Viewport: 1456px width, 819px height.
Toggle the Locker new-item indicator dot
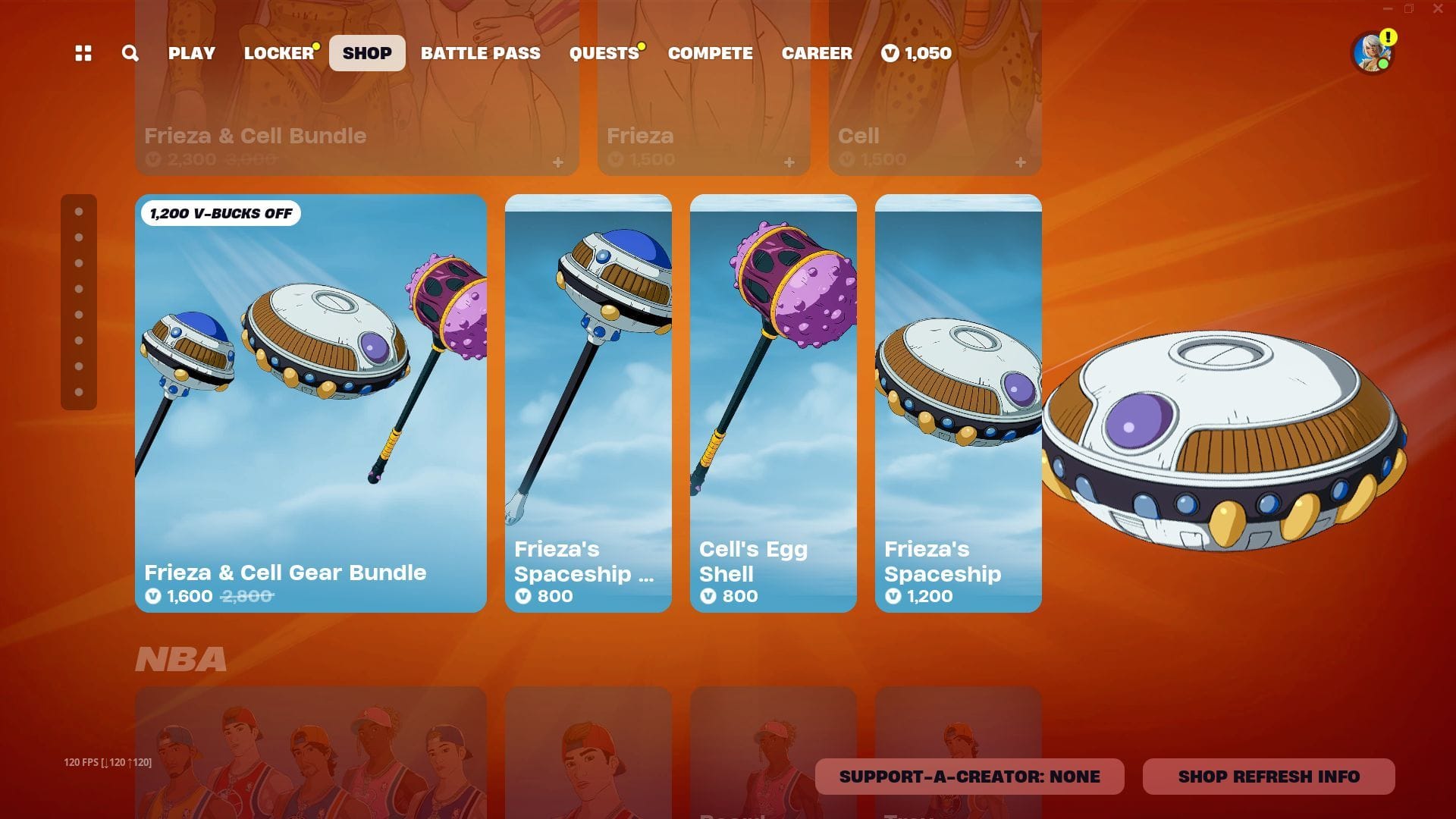point(315,45)
